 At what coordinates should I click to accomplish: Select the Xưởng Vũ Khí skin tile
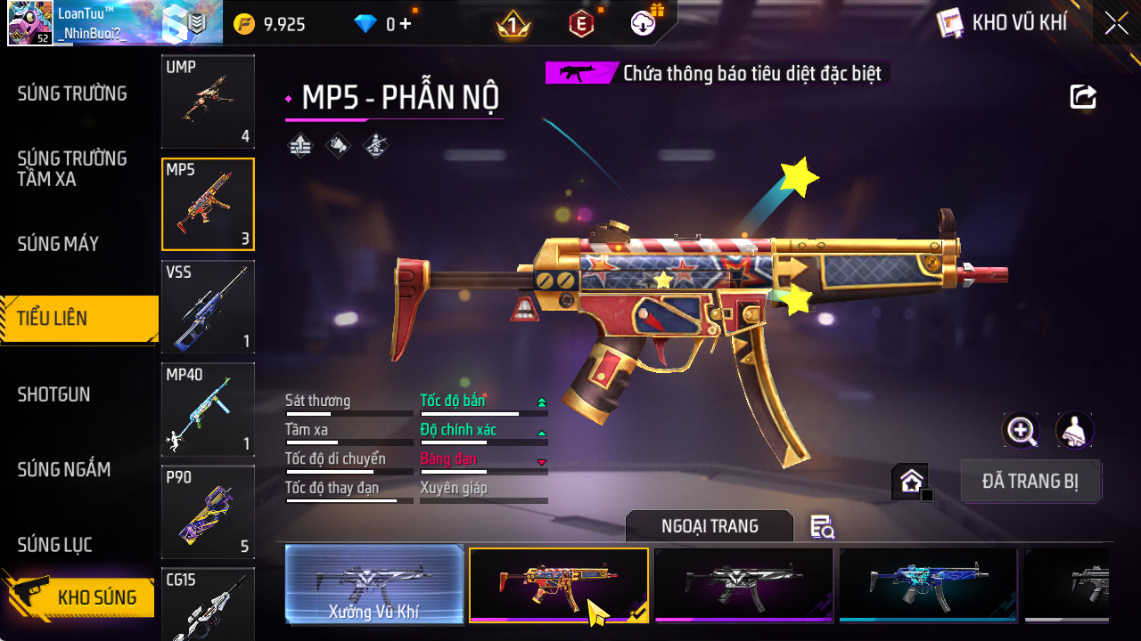pos(374,585)
